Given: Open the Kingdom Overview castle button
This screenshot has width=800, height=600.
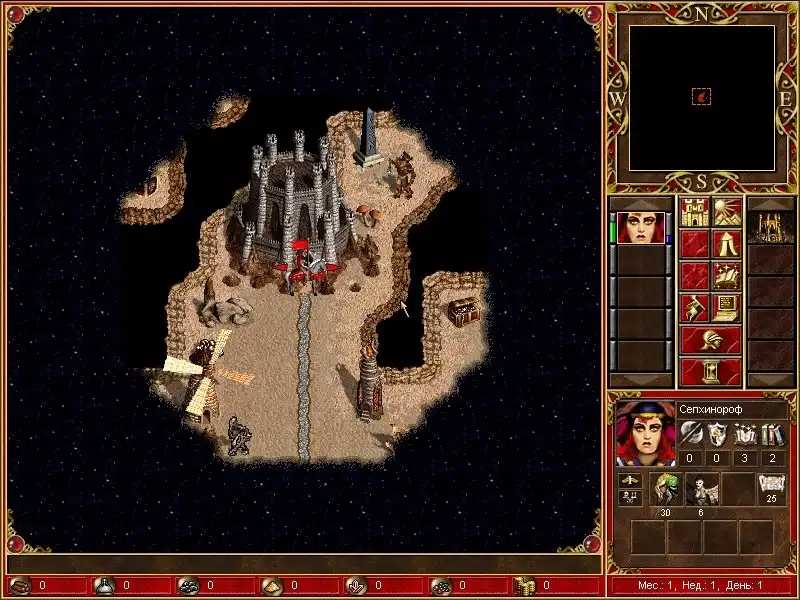Looking at the screenshot, I should 695,213.
